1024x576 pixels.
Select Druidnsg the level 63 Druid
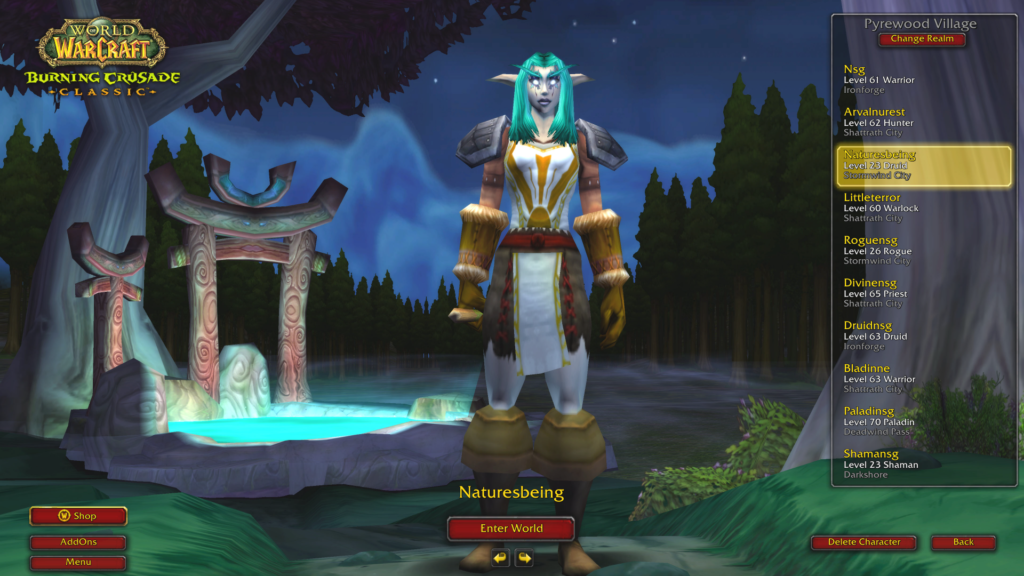click(923, 336)
